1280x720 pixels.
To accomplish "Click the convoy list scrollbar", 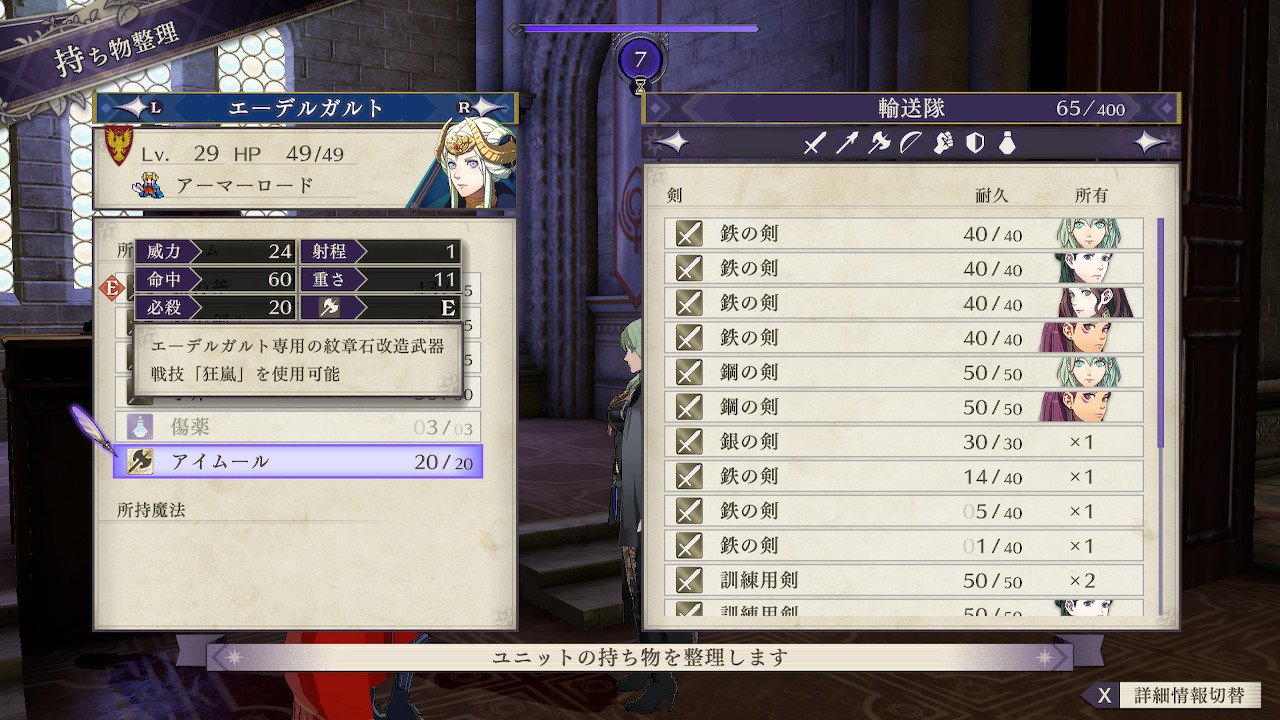I will point(1160,332).
